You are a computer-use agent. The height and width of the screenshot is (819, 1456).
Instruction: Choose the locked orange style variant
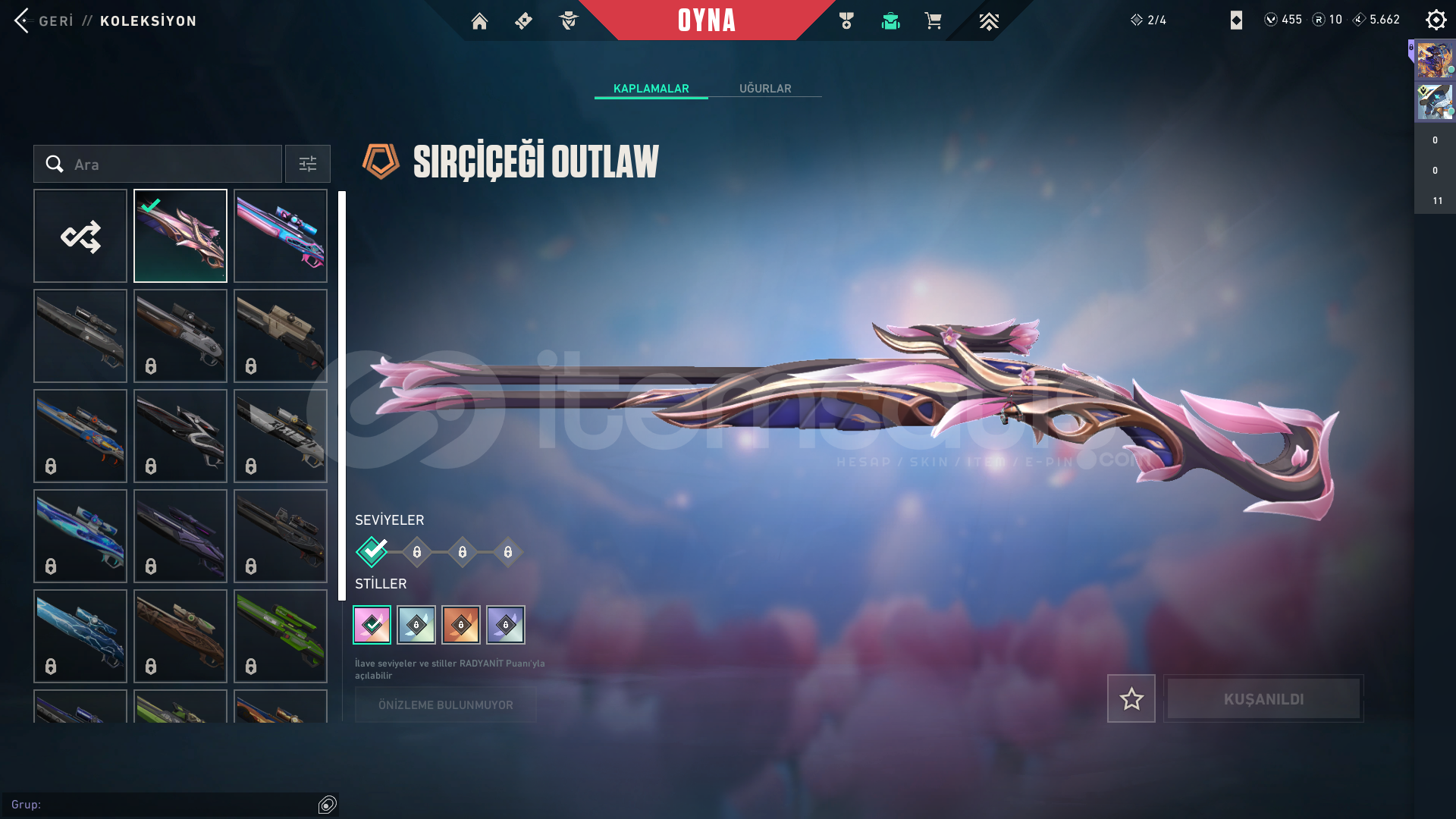coord(461,625)
